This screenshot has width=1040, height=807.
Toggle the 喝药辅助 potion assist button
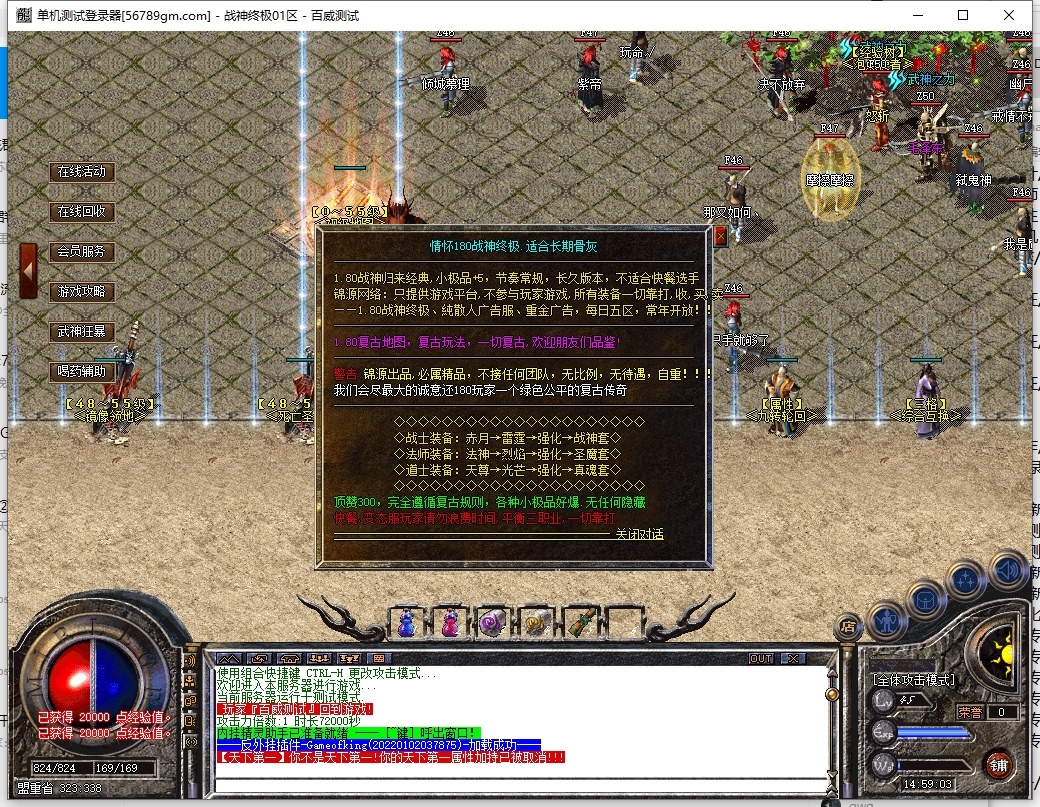[82, 372]
